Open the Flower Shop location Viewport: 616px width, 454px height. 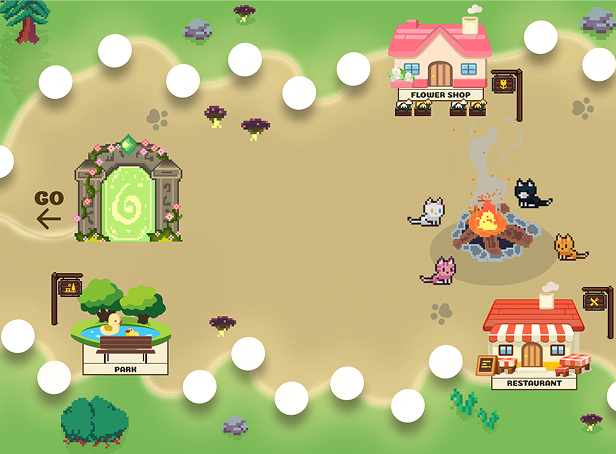pyautogui.click(x=440, y=60)
